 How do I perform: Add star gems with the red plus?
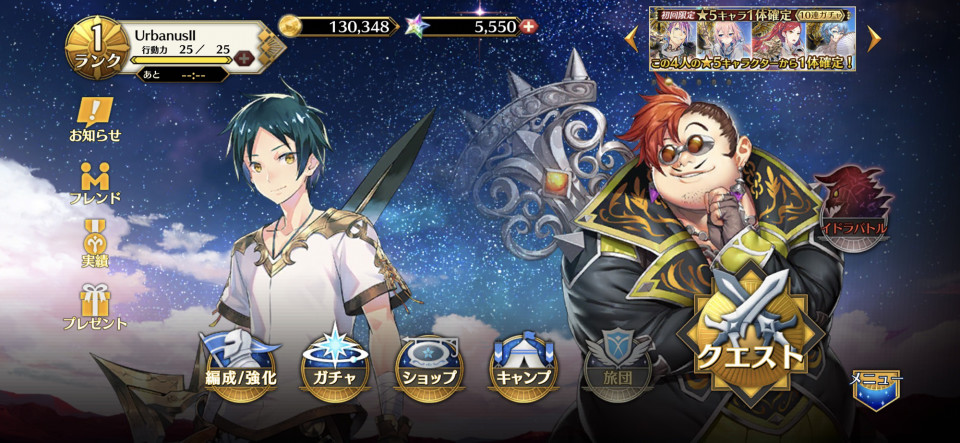tap(529, 26)
